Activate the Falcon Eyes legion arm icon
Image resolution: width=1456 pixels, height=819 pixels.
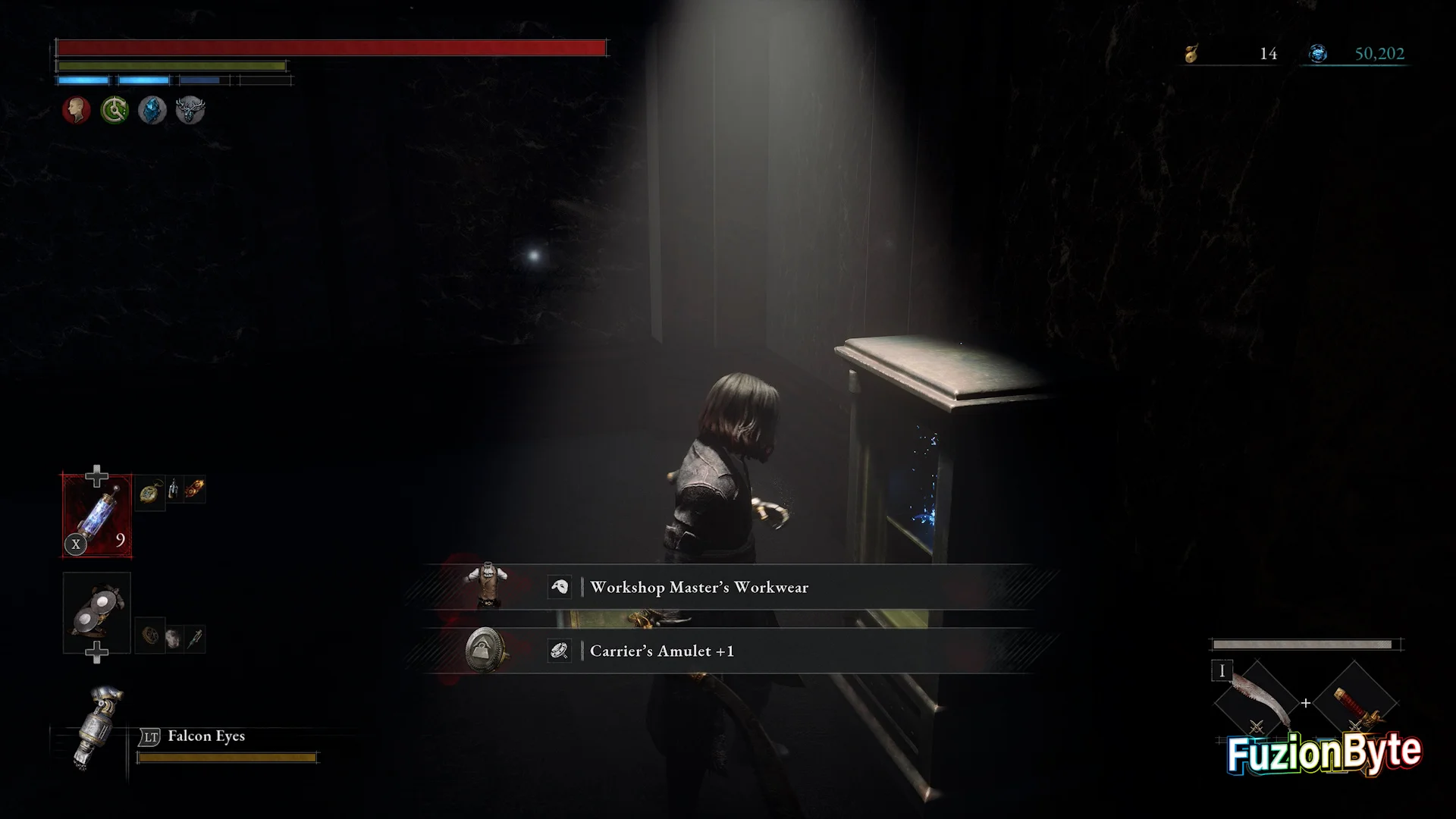pos(96,728)
